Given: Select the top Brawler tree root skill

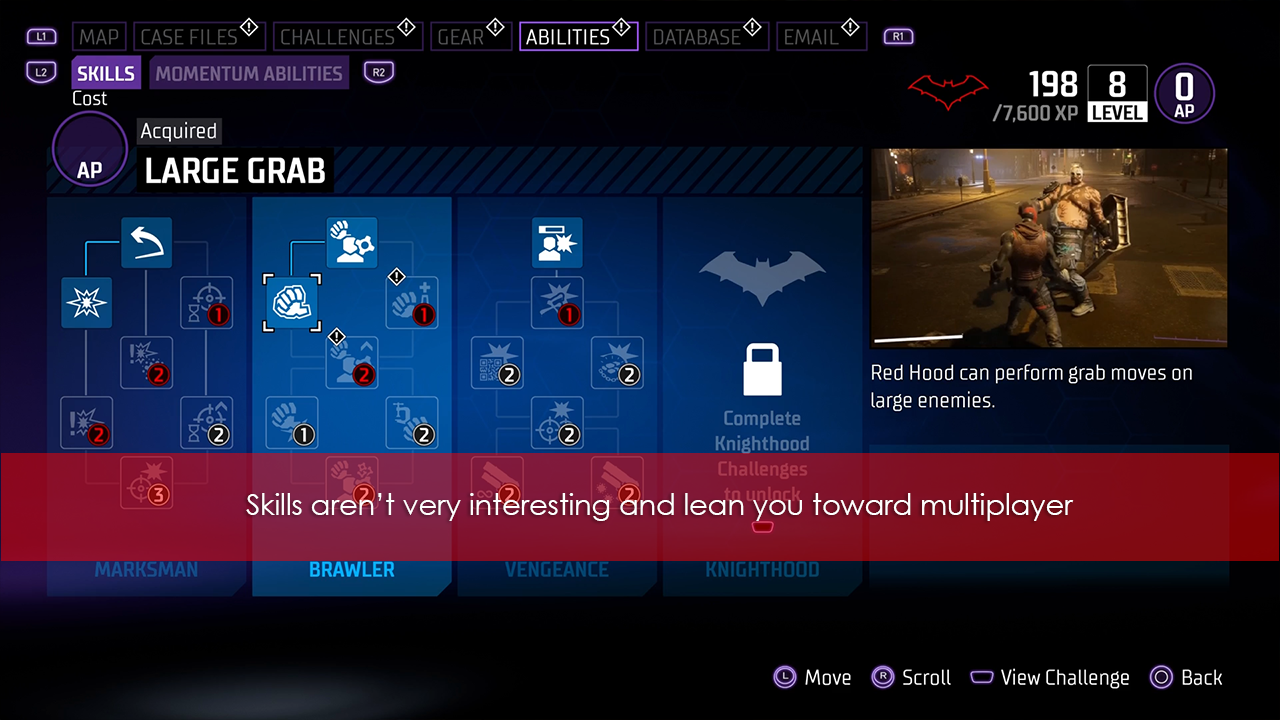Looking at the screenshot, I should pyautogui.click(x=352, y=242).
